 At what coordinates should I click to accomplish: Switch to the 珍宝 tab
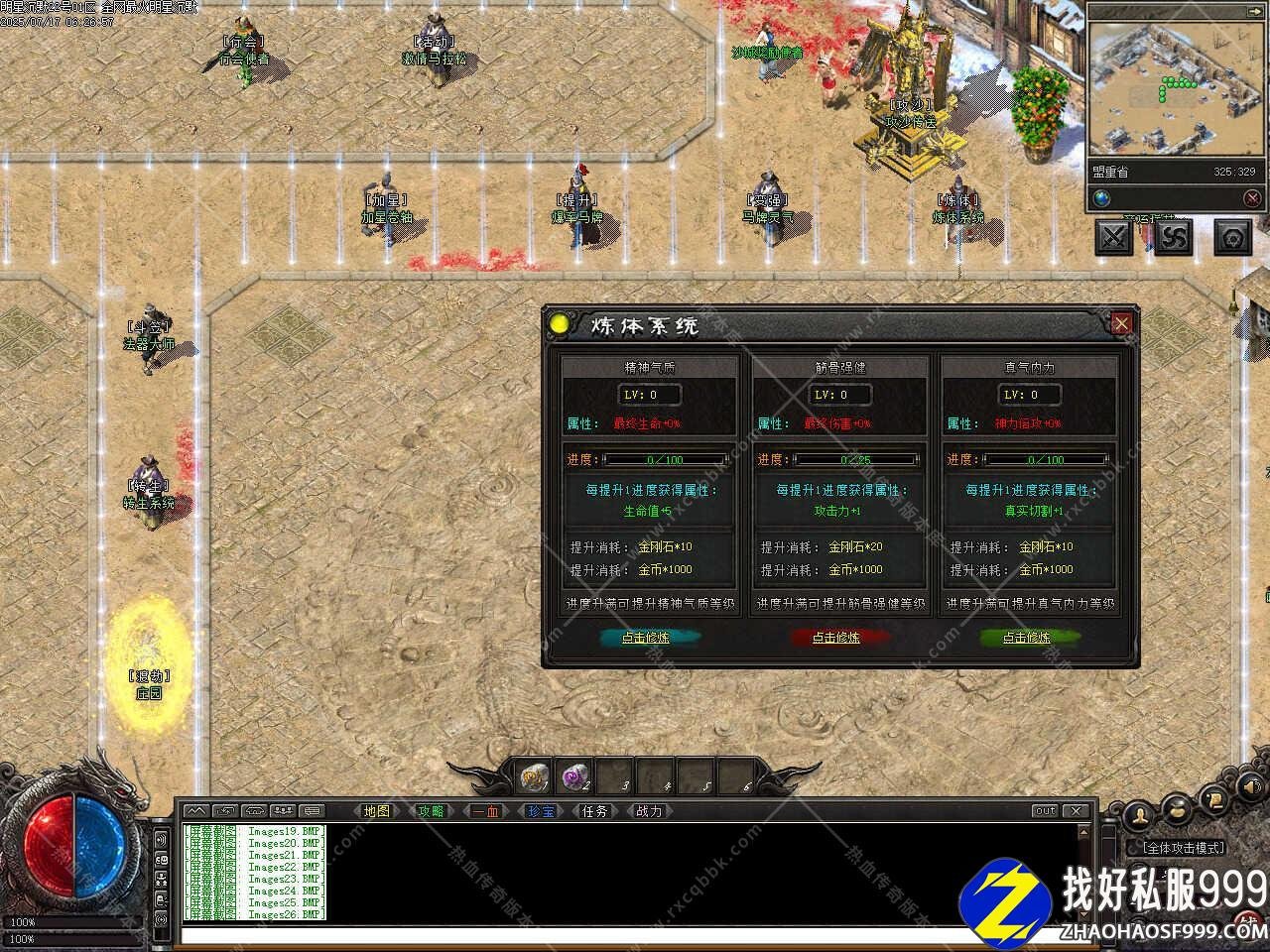point(540,811)
